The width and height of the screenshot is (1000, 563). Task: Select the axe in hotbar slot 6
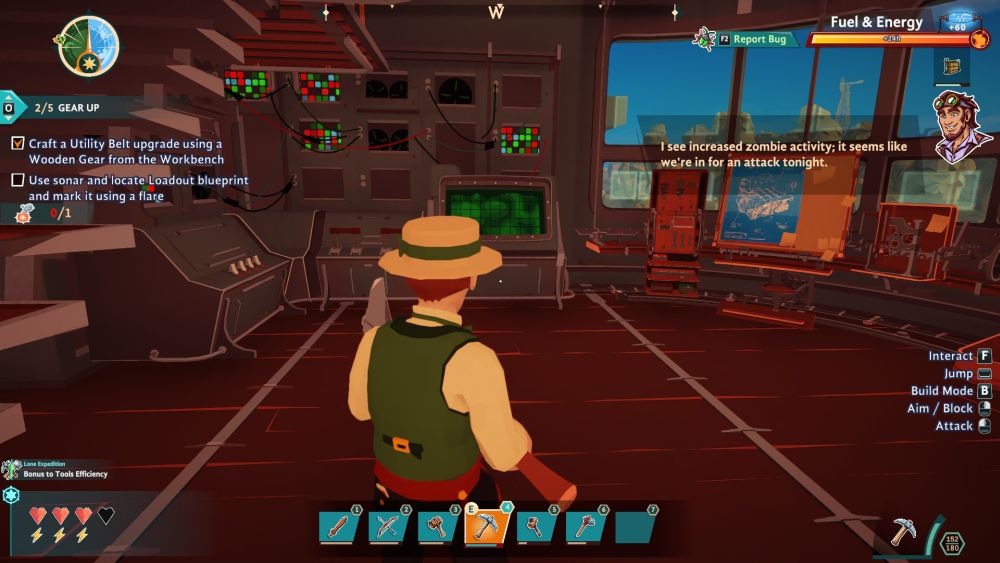pos(585,526)
